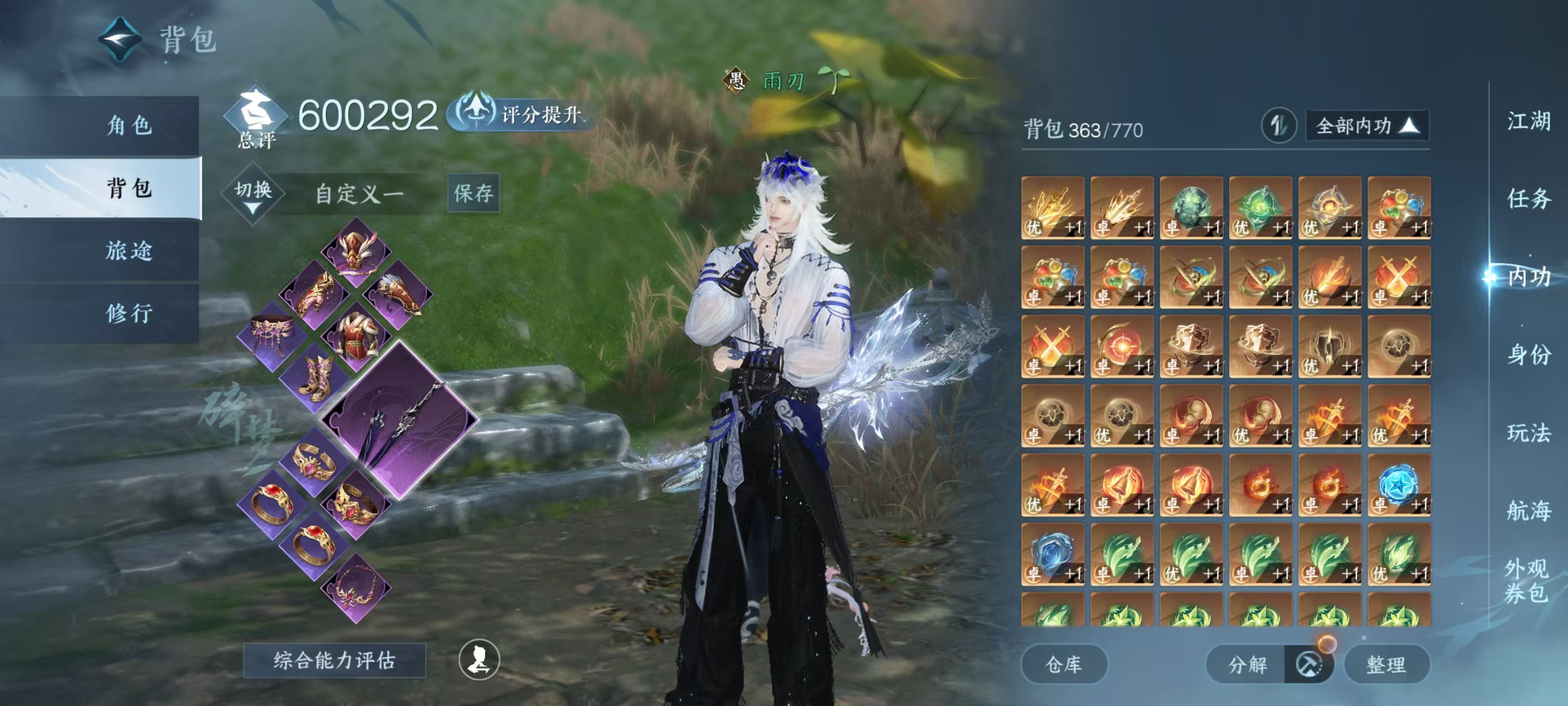Select the 修行 tab
Screen dimensions: 1568x706
(128, 313)
